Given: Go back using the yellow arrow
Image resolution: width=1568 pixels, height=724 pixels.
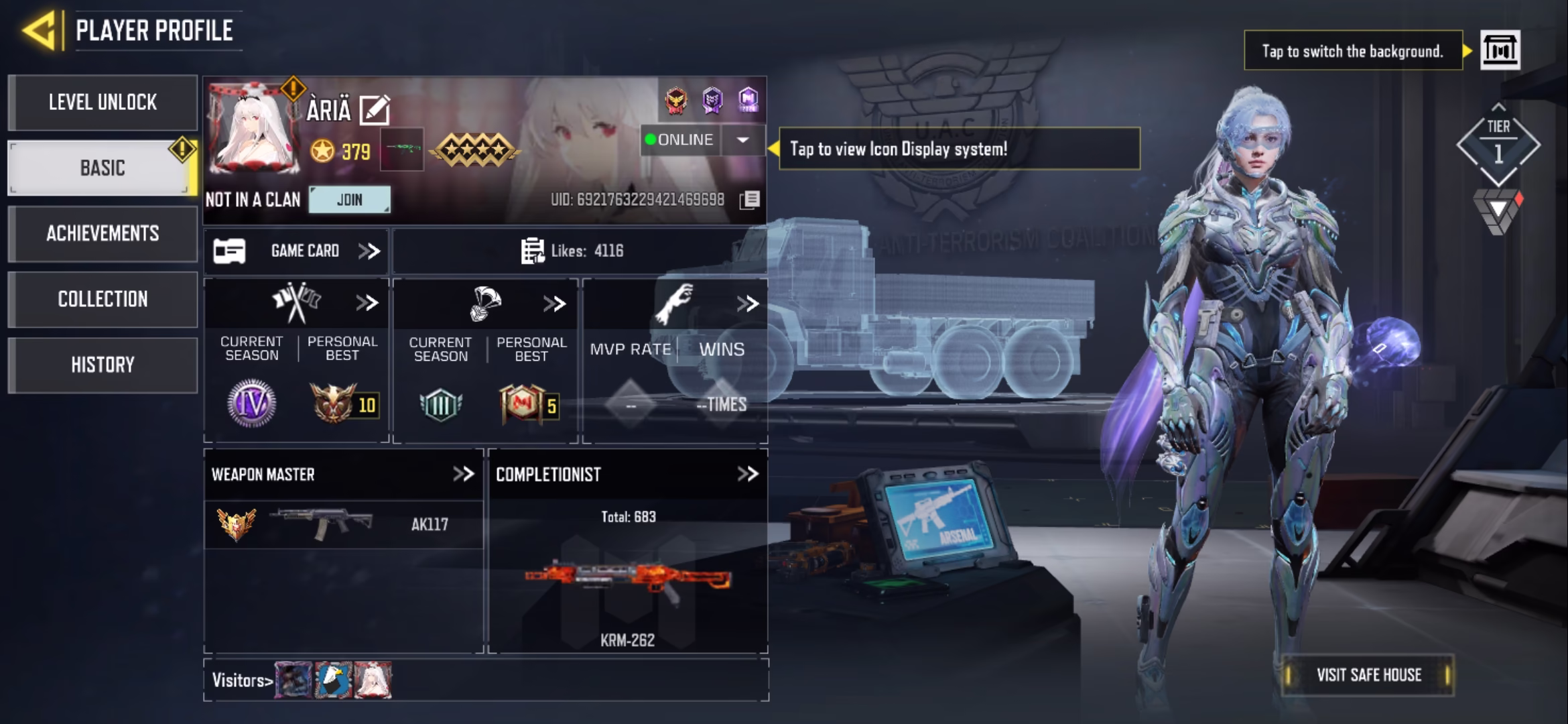Looking at the screenshot, I should [x=39, y=31].
